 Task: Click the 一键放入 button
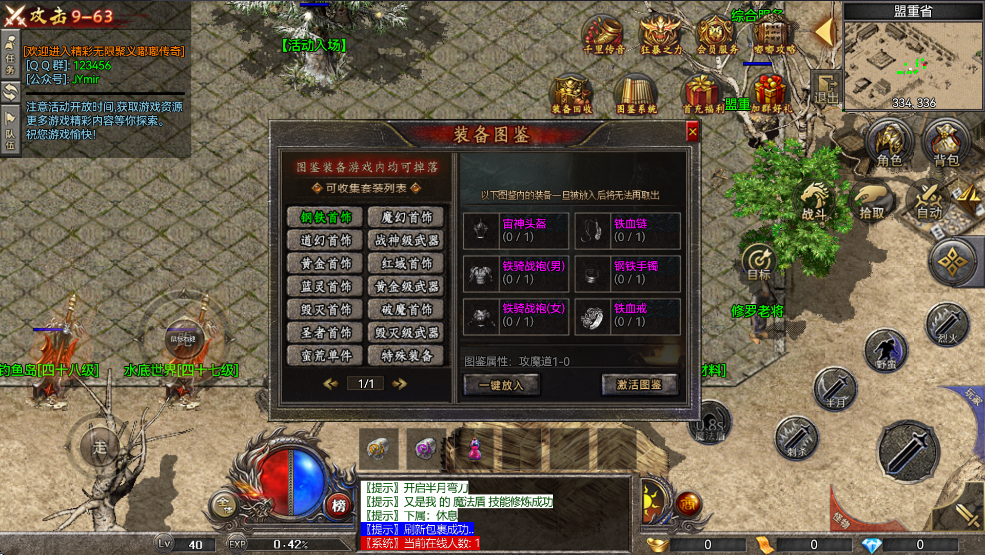502,384
